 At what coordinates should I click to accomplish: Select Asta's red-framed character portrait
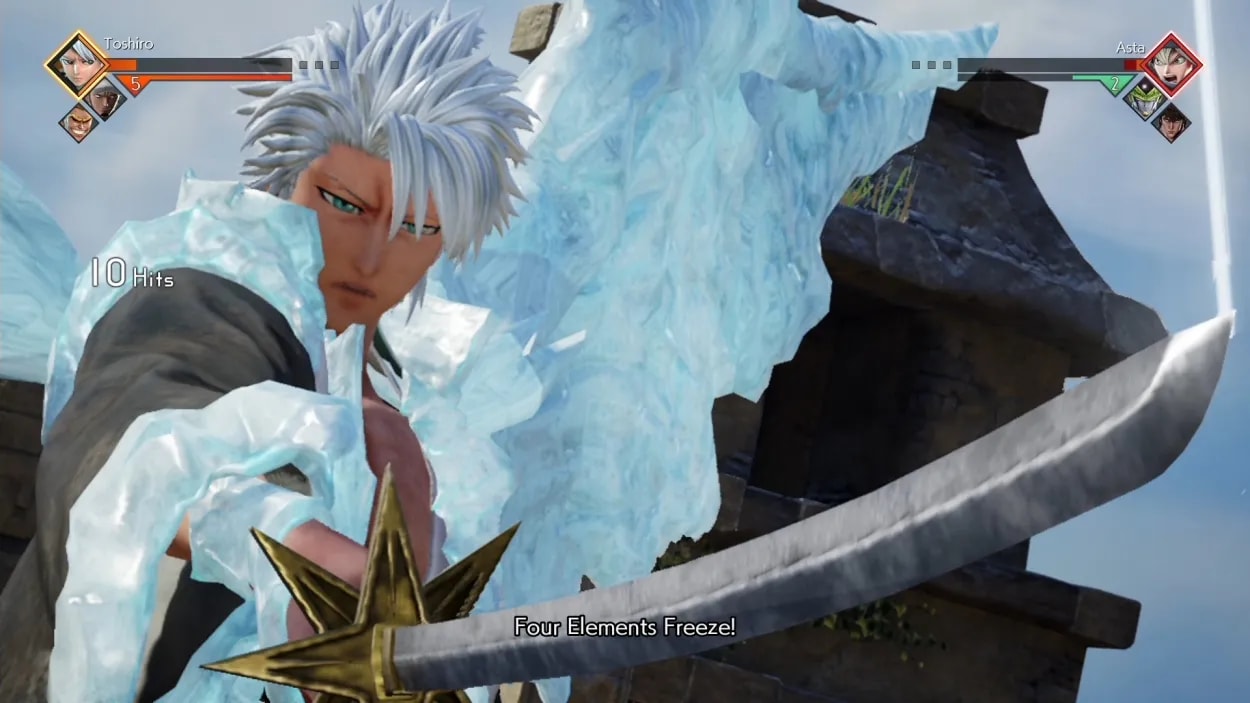point(1172,64)
